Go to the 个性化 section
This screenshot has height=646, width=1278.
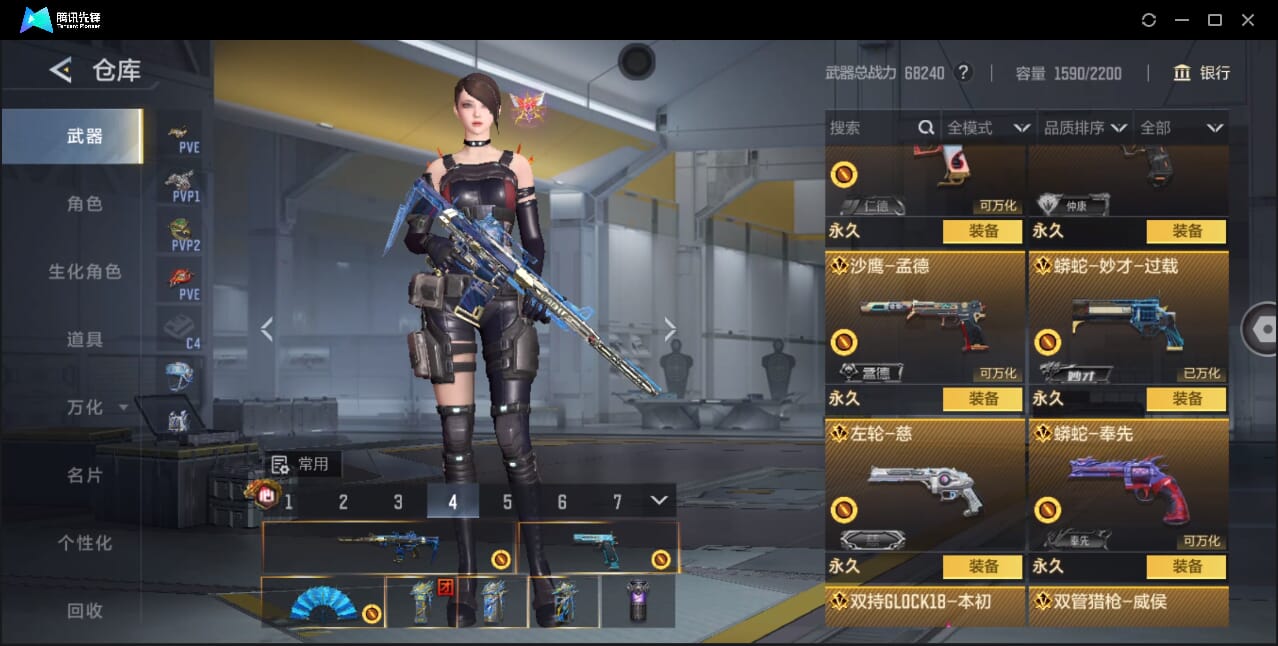[x=84, y=543]
